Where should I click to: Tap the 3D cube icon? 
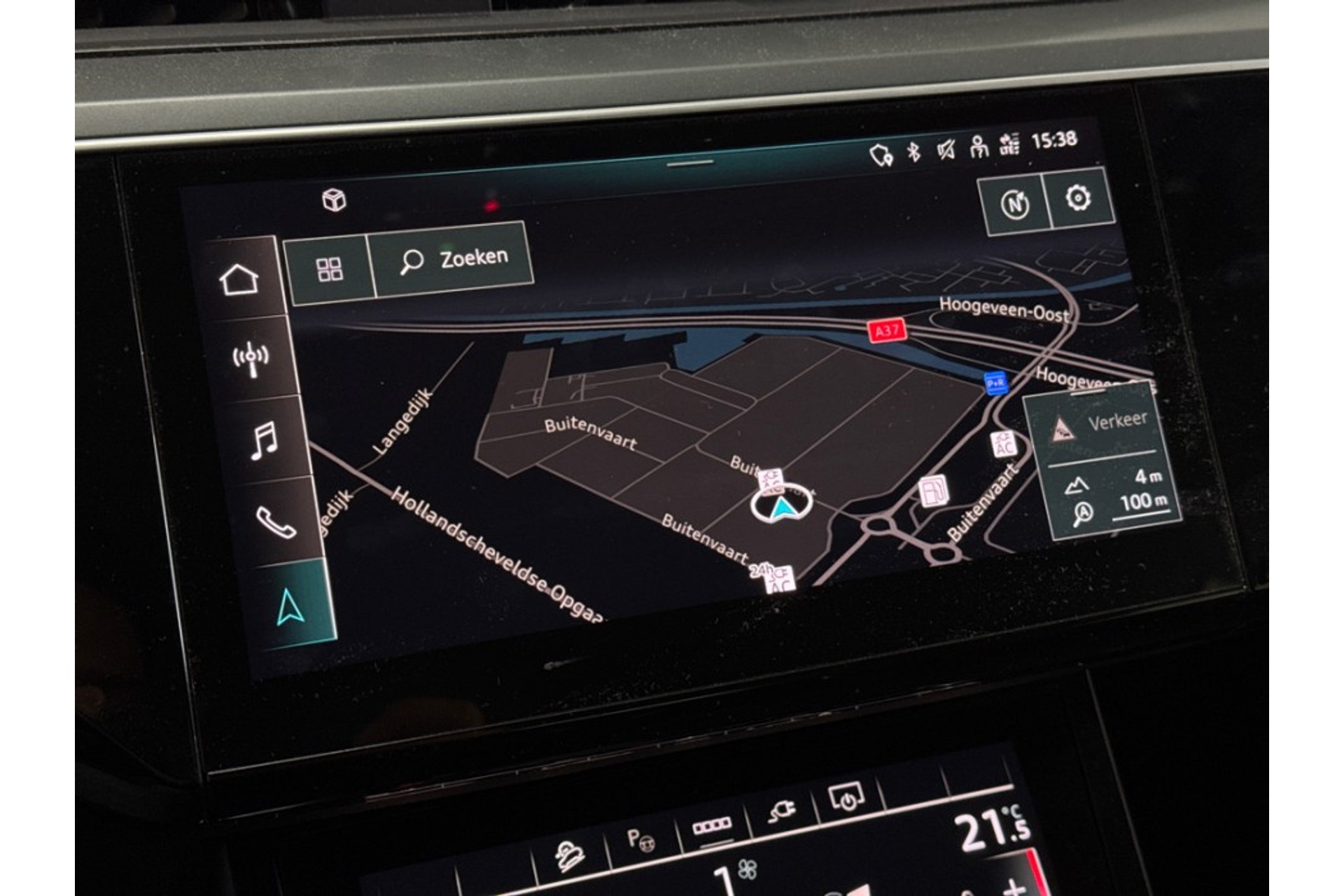tap(334, 200)
